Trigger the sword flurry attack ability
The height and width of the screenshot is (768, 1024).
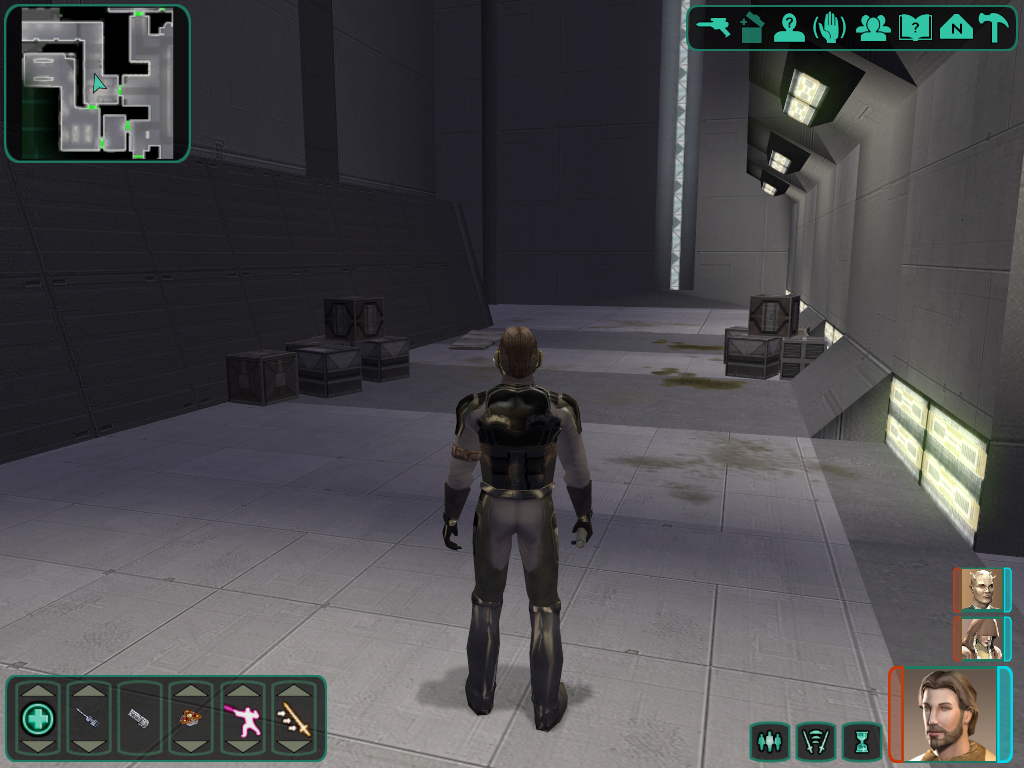[294, 718]
